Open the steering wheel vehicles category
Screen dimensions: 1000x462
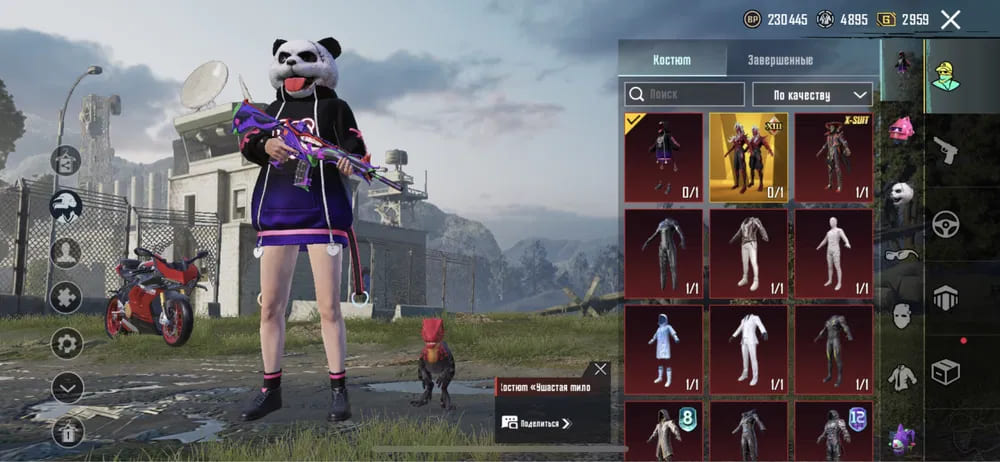[945, 224]
